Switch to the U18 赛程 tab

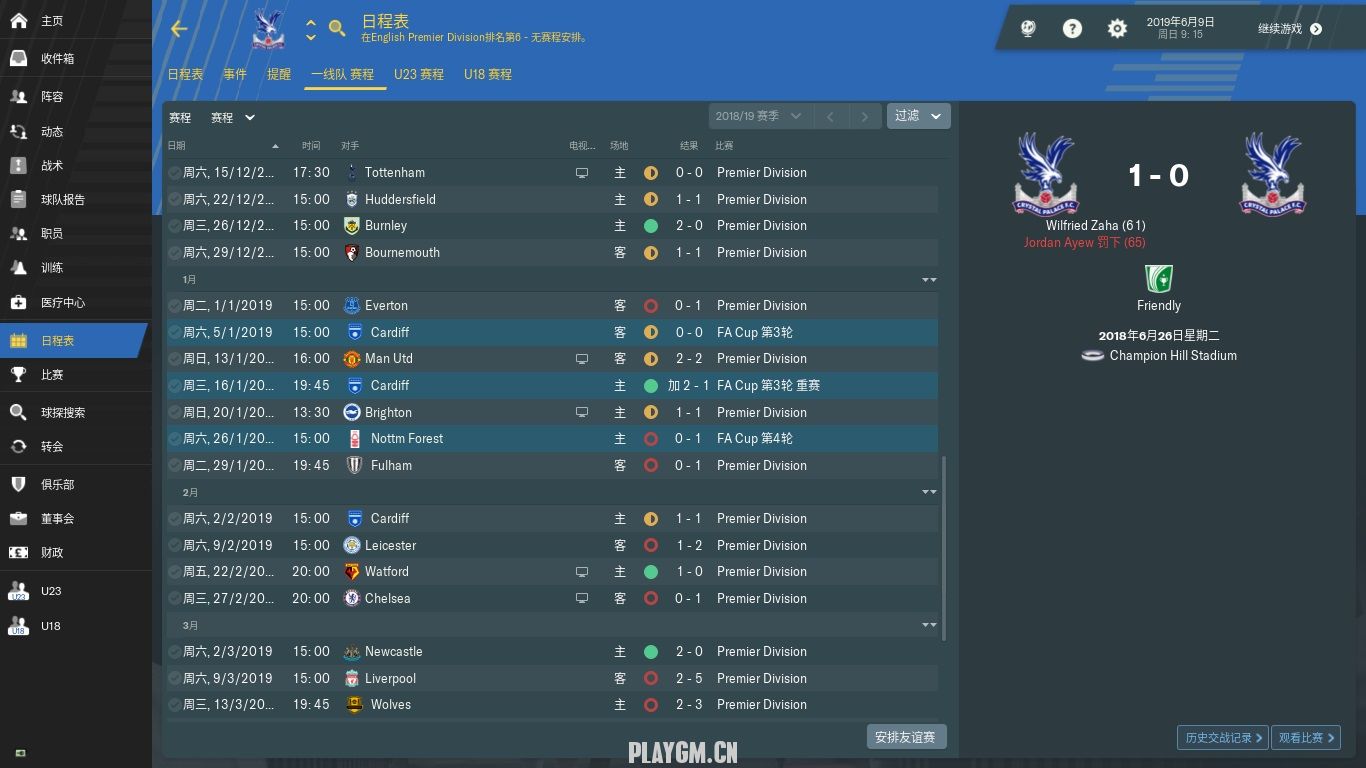[x=487, y=75]
